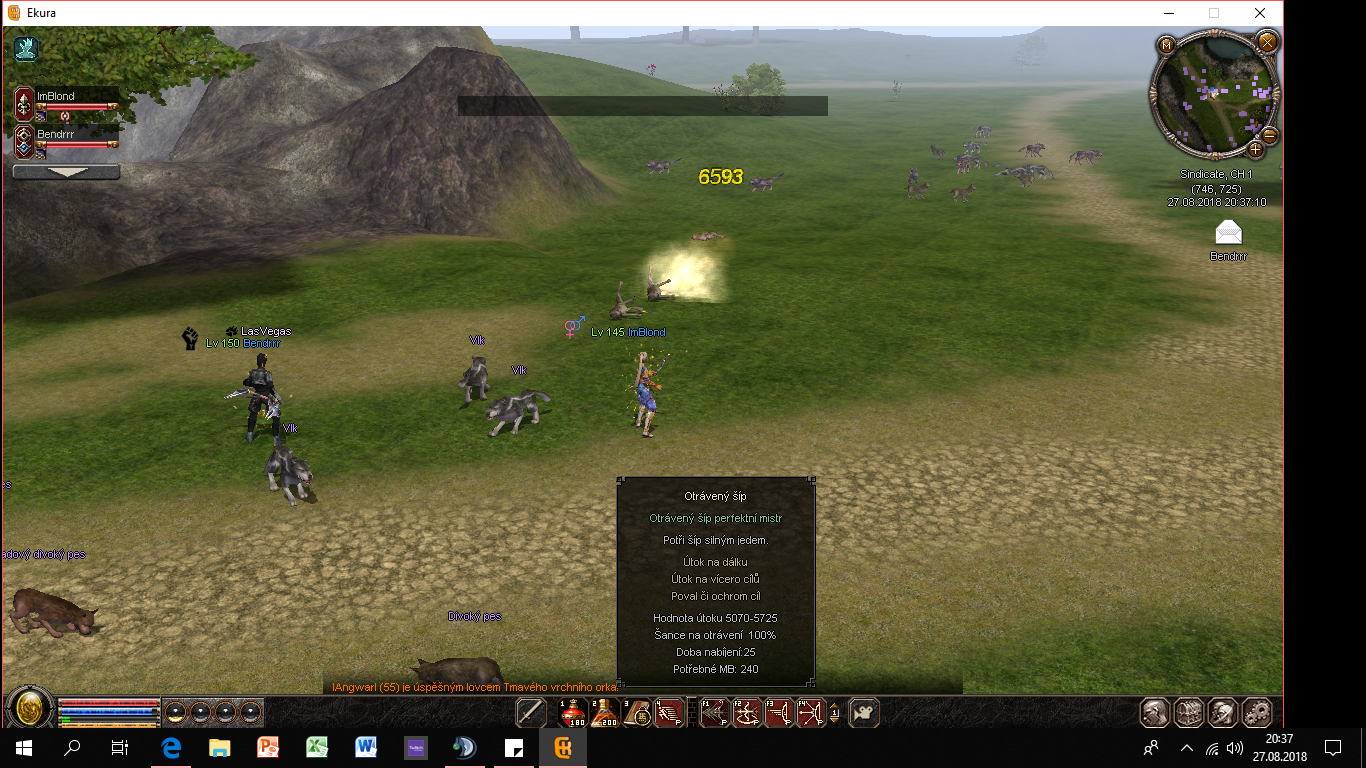Use the red potion with 180 count
This screenshot has height=768, width=1366.
pyautogui.click(x=573, y=712)
